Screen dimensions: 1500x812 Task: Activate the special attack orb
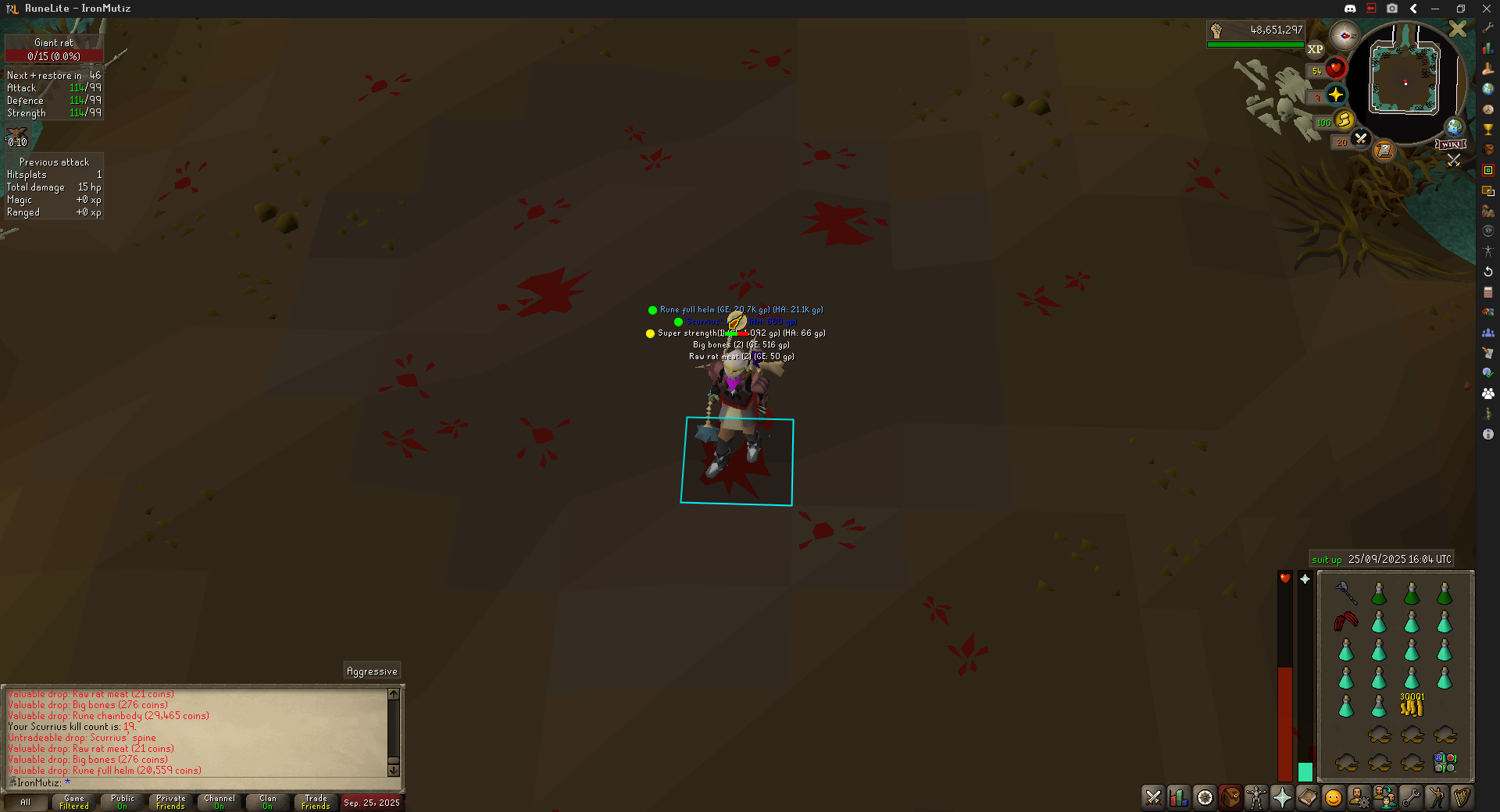pos(1361,140)
